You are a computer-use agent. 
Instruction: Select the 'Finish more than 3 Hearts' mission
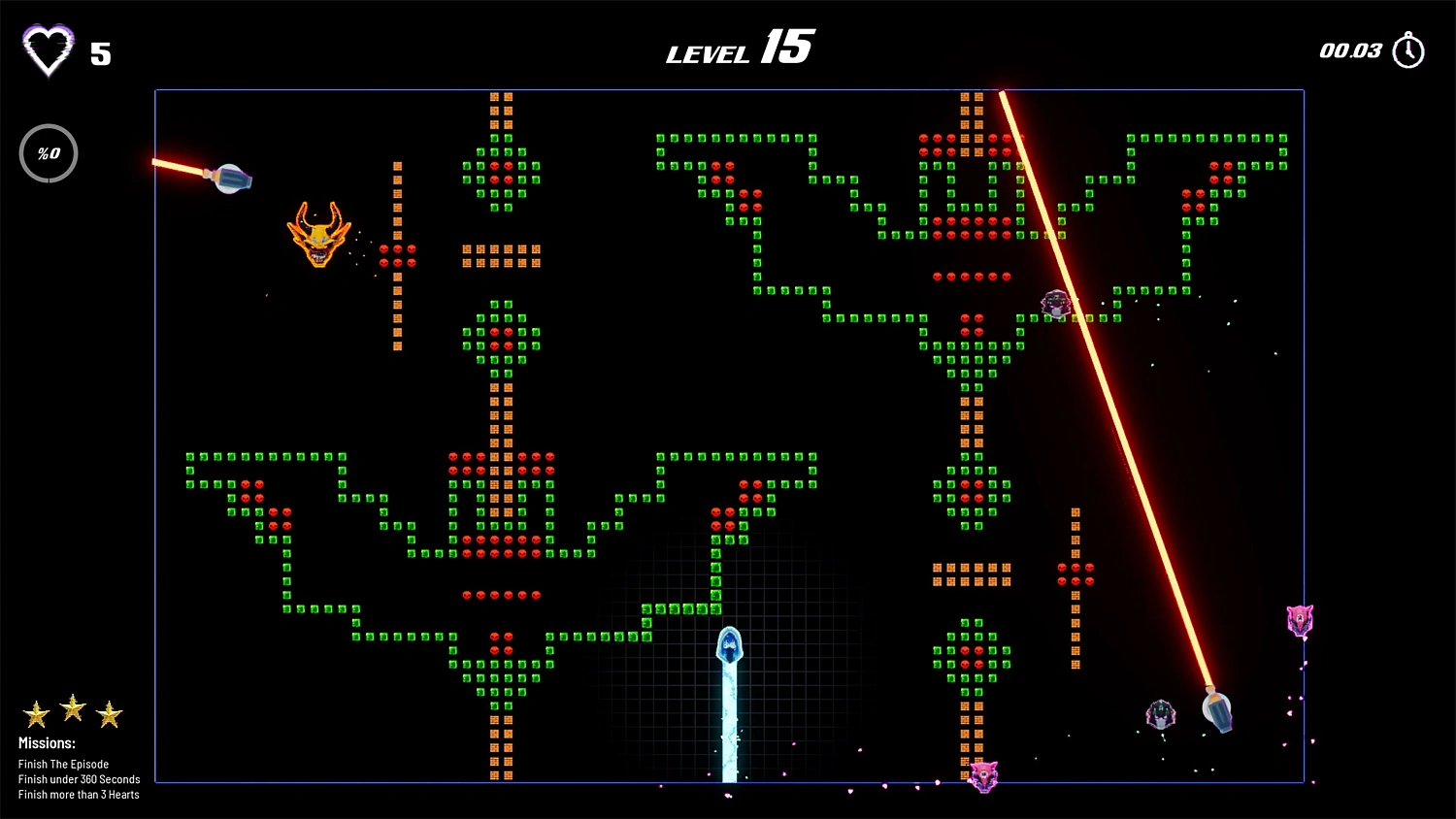(x=79, y=795)
